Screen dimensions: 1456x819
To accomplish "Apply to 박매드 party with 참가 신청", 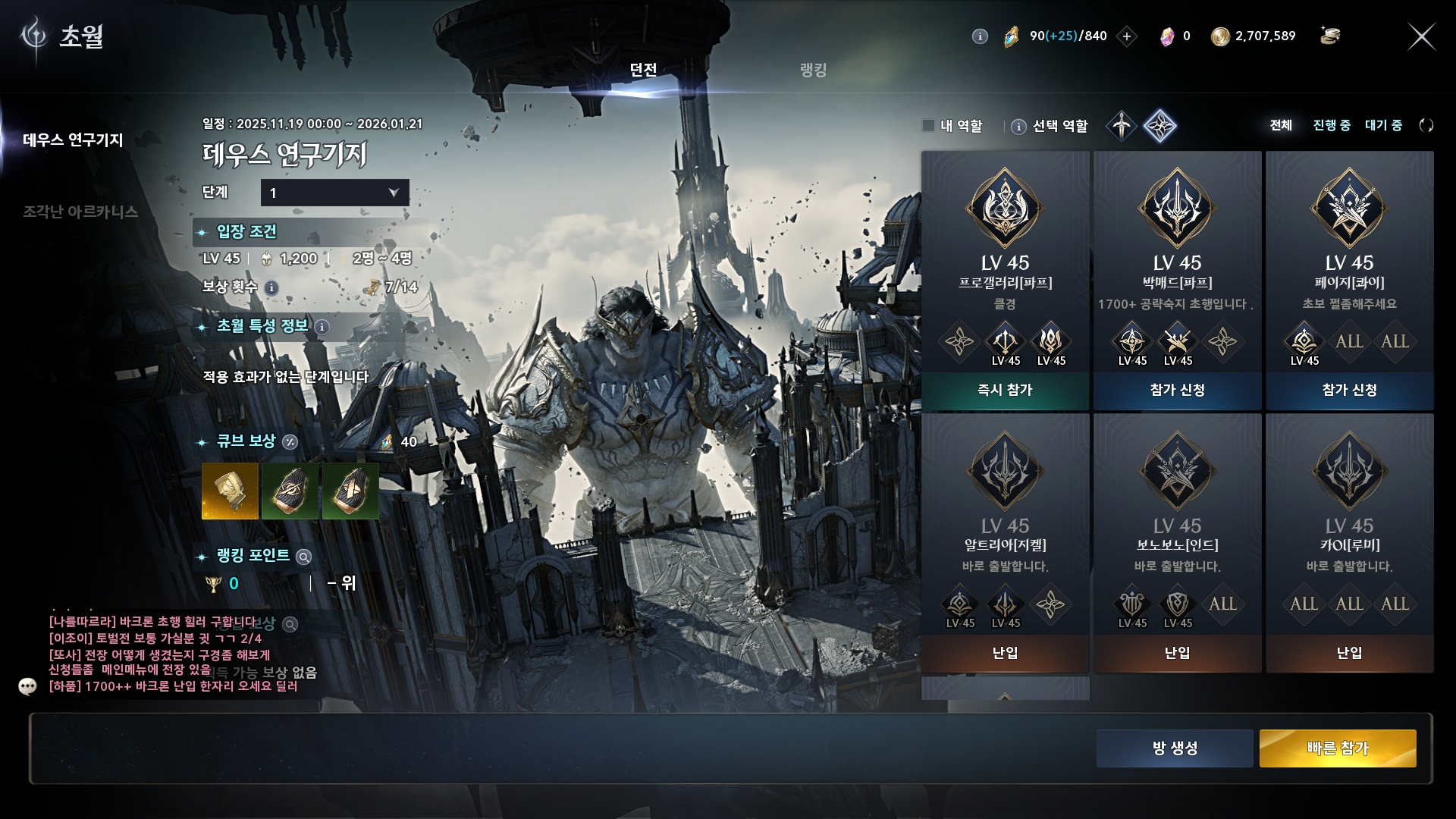I will 1177,390.
